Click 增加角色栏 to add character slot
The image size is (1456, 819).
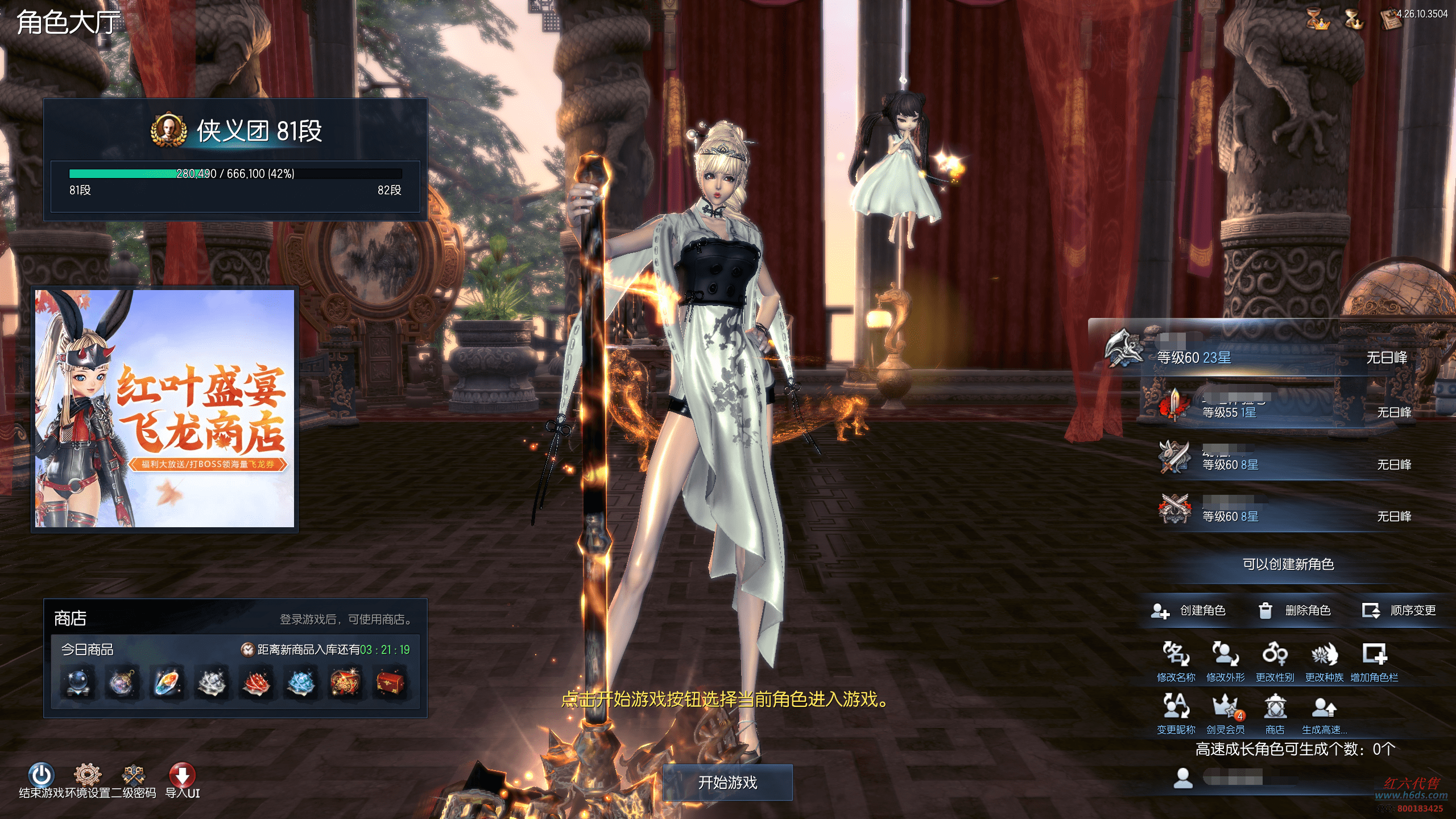pos(1374,655)
